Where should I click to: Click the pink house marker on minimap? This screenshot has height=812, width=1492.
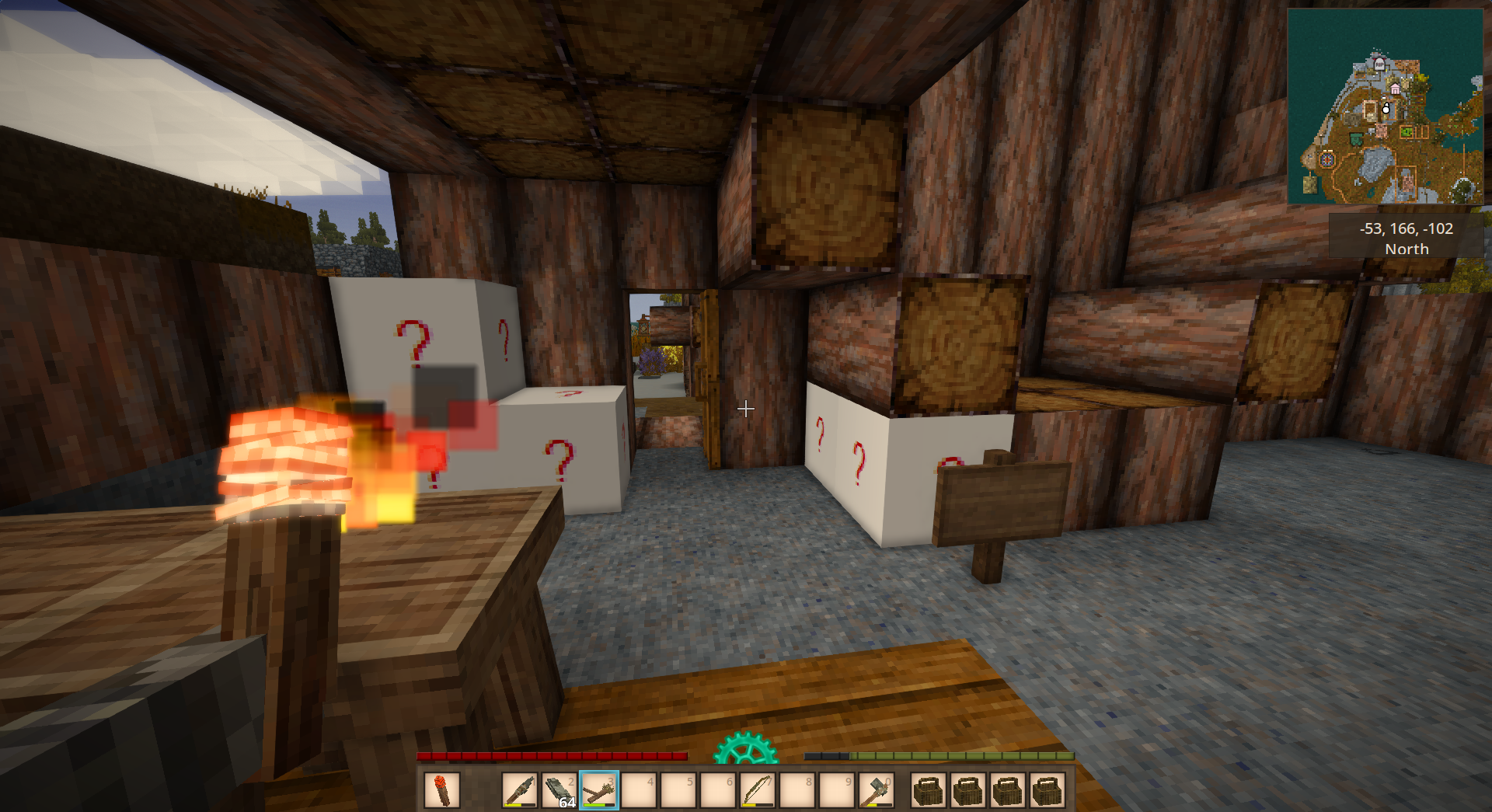click(x=1396, y=89)
